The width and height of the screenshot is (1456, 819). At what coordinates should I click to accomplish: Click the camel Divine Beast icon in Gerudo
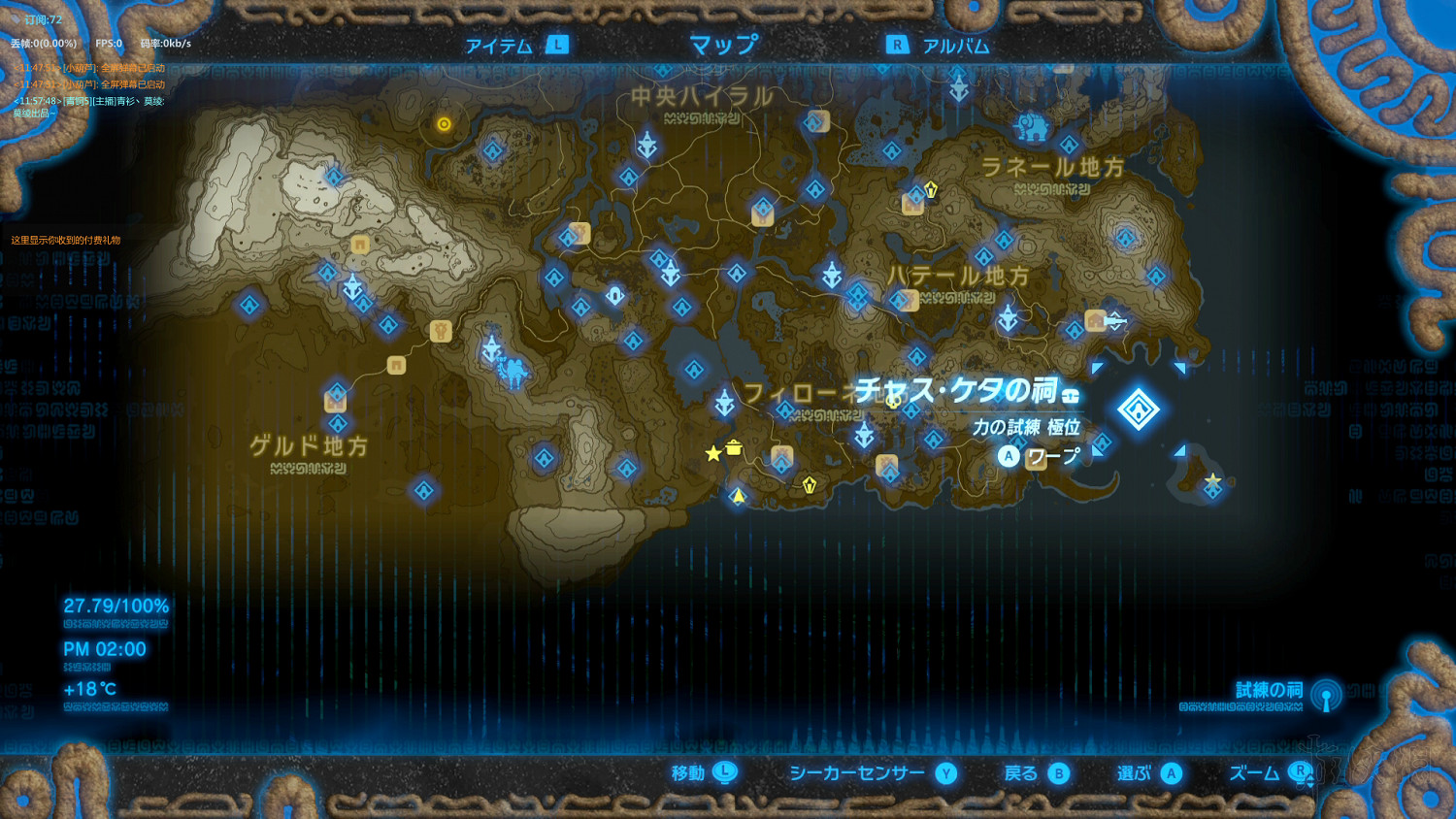pos(513,373)
